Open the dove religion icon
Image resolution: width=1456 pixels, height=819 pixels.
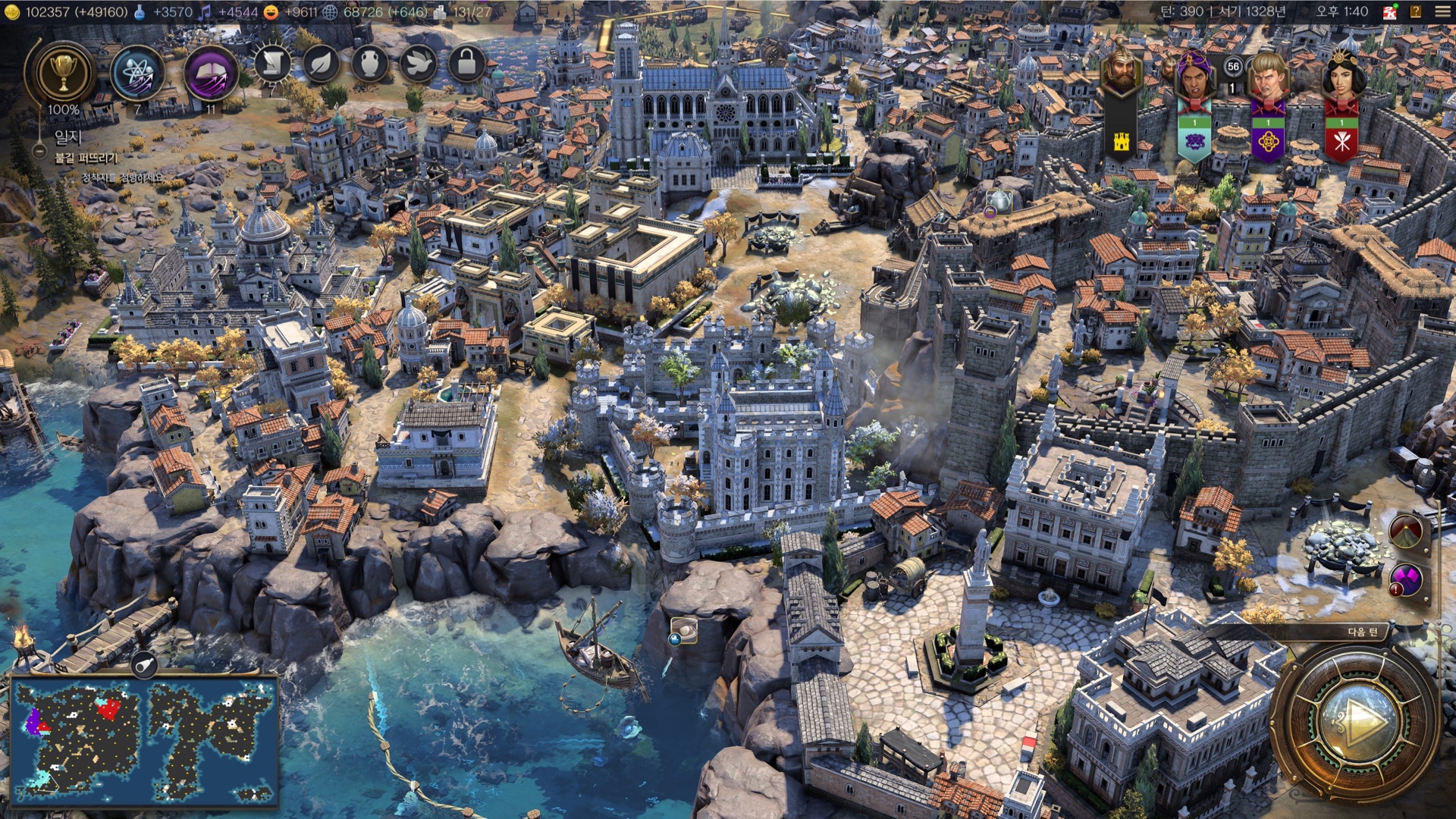click(x=418, y=64)
